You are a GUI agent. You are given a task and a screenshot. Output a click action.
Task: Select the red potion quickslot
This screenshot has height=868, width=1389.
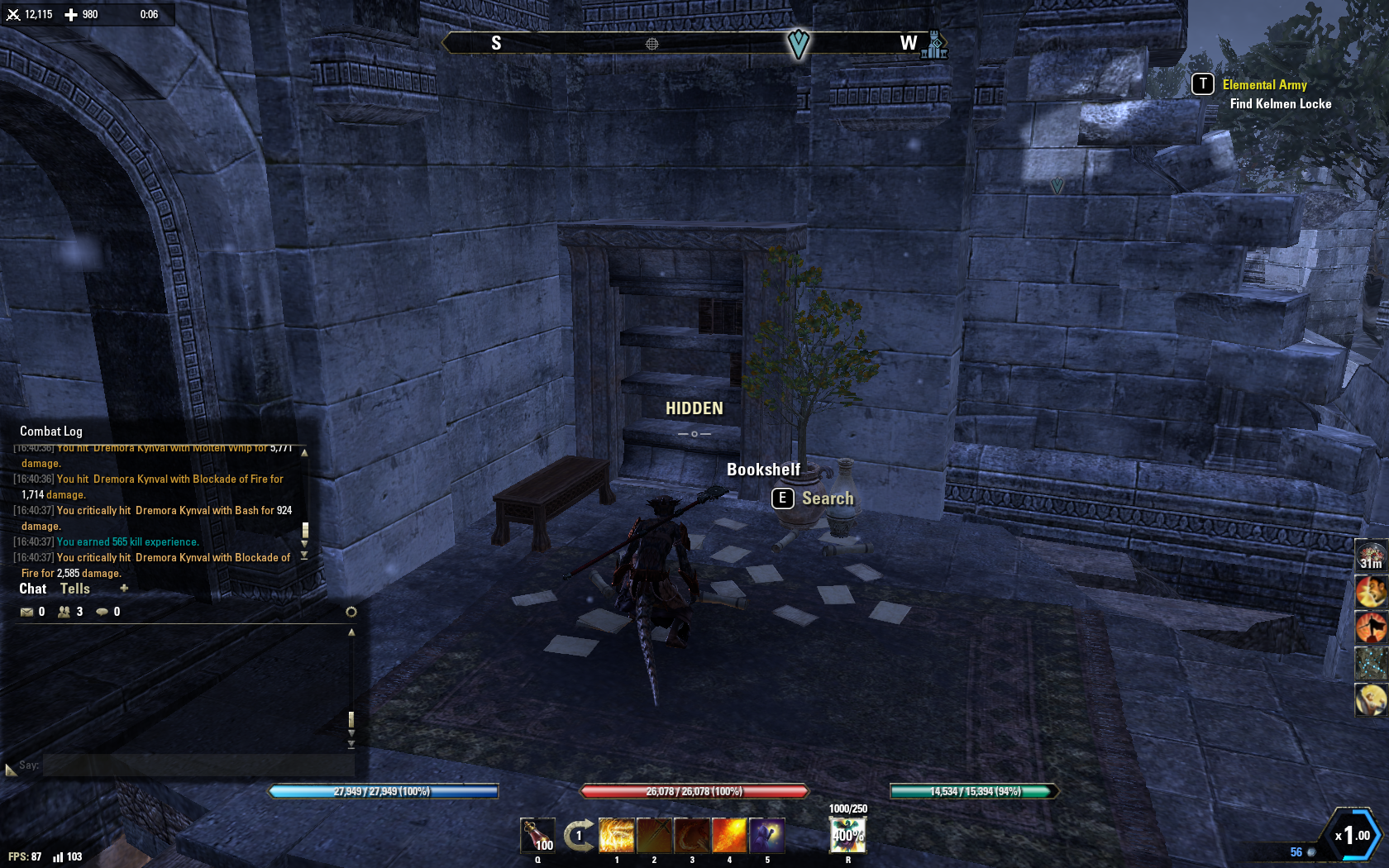(x=537, y=835)
